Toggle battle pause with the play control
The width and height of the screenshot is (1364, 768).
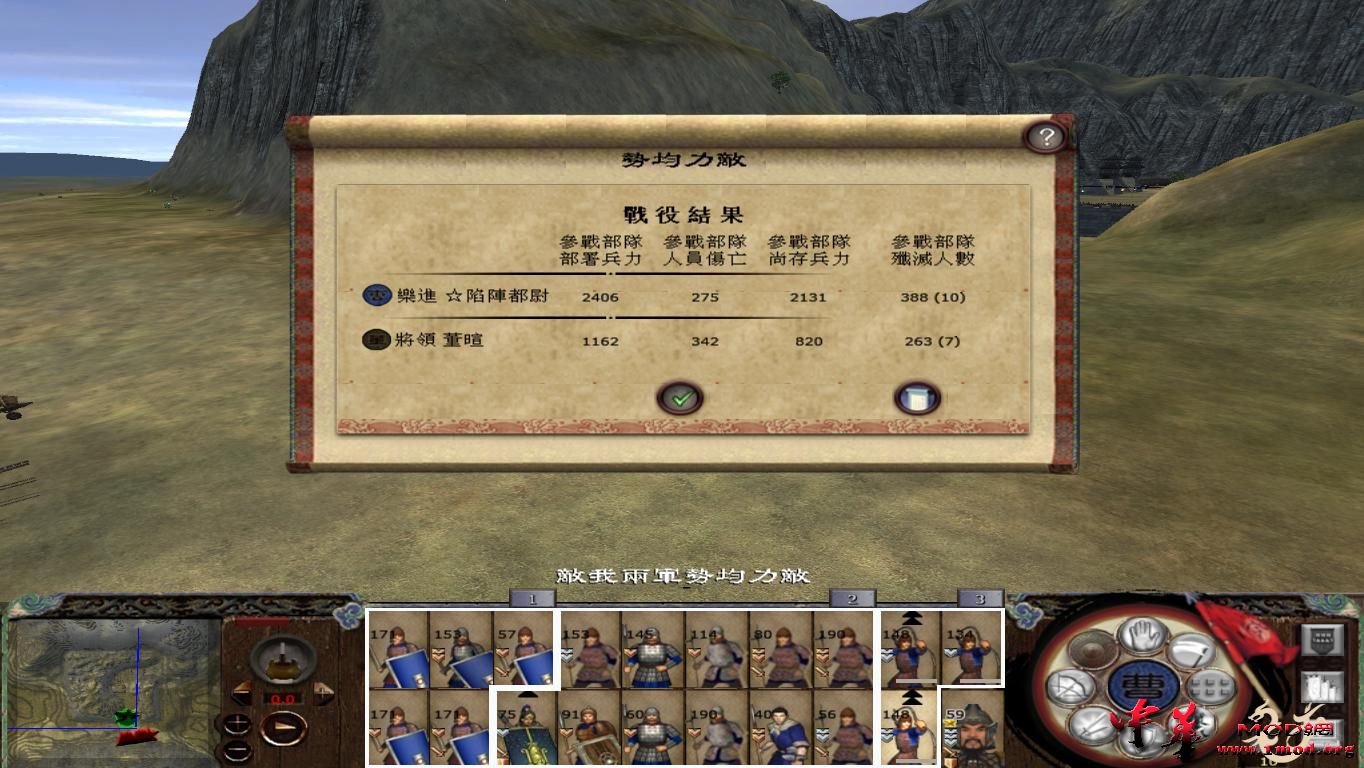pos(283,727)
